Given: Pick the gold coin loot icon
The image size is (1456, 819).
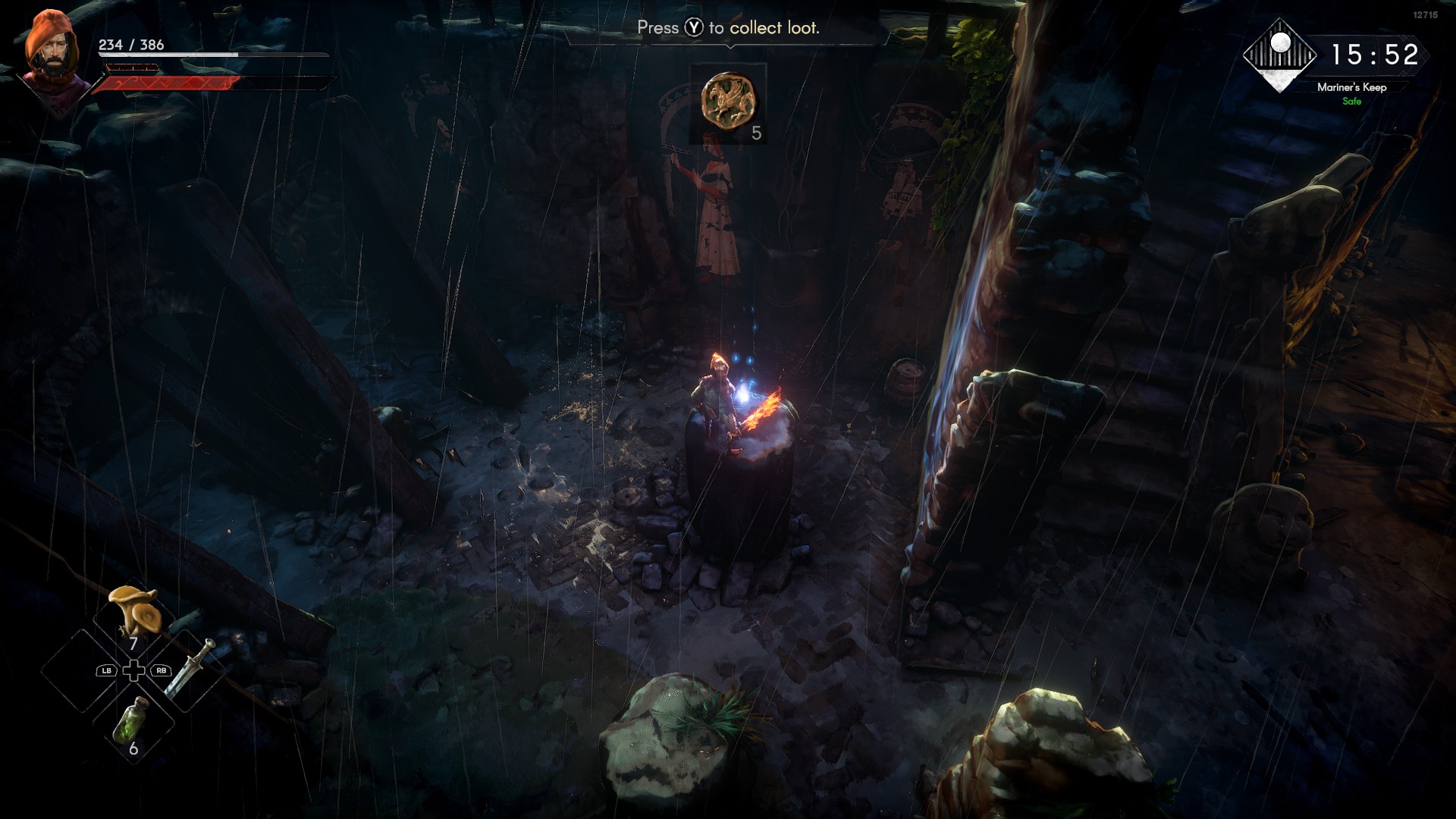Looking at the screenshot, I should [728, 99].
